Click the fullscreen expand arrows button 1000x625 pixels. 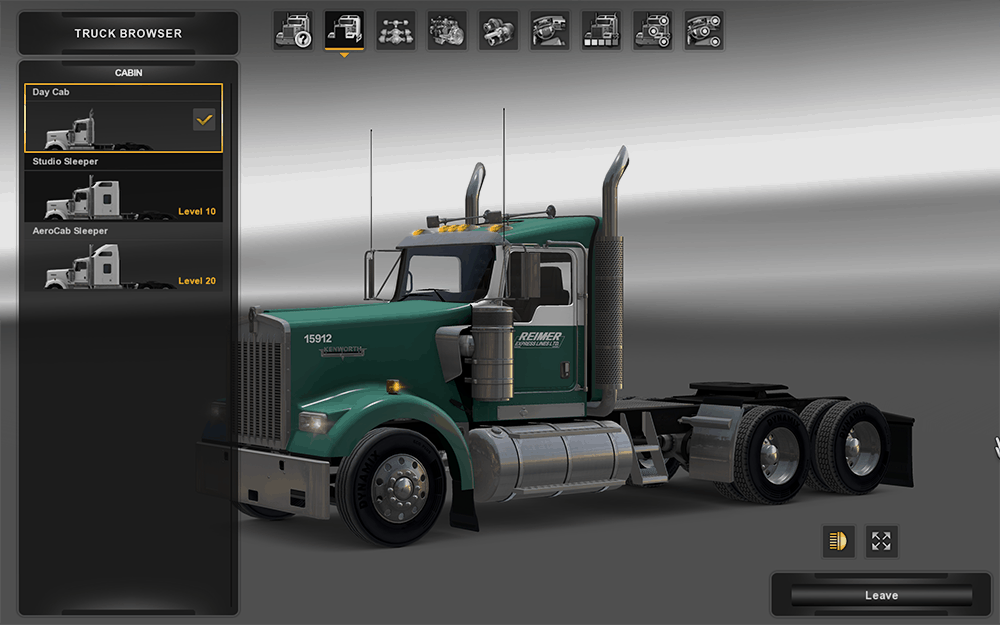tap(881, 541)
